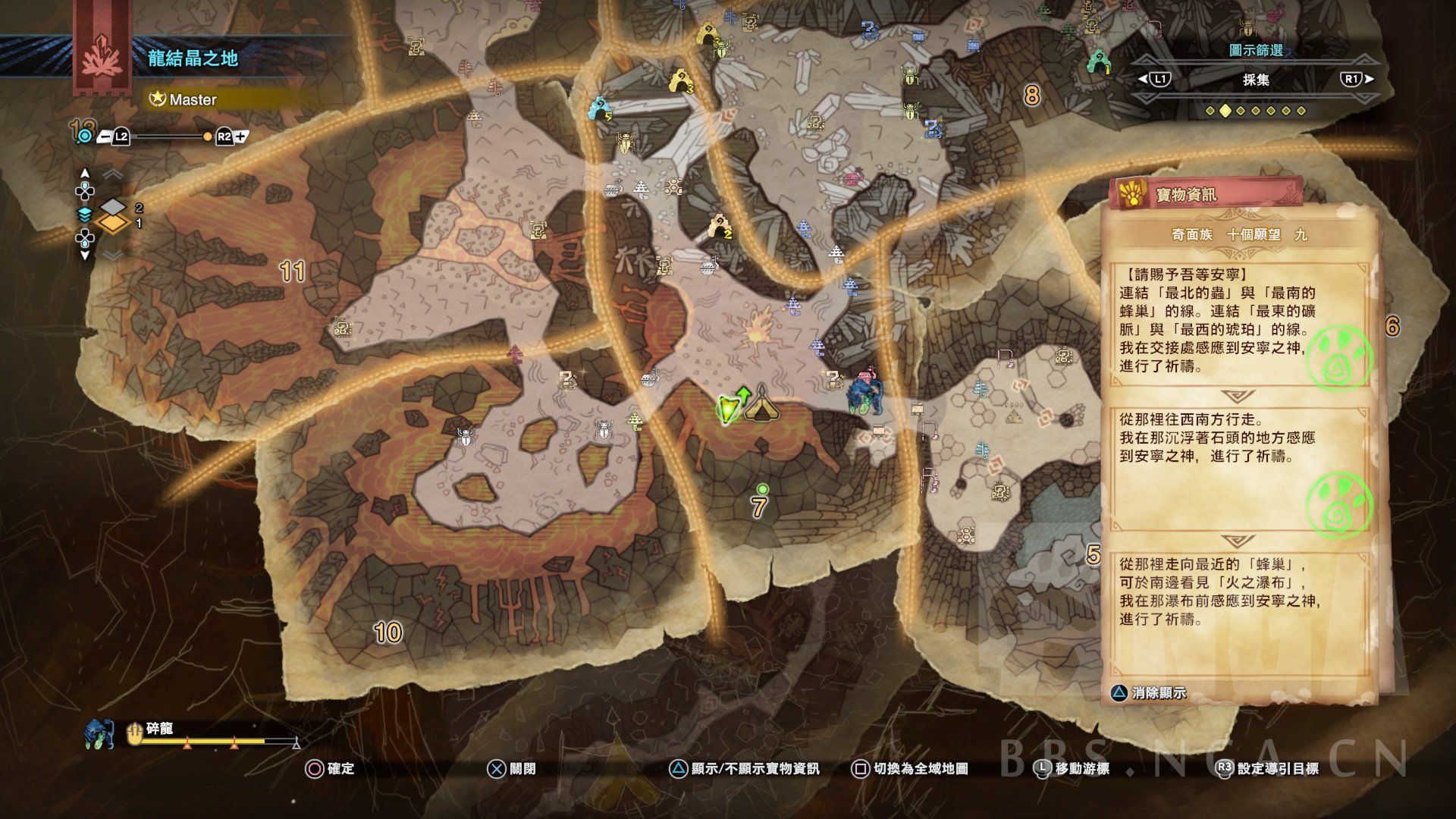This screenshot has width=1456, height=819.
Task: Cycle the icon filter to the next category
Action: (1355, 79)
